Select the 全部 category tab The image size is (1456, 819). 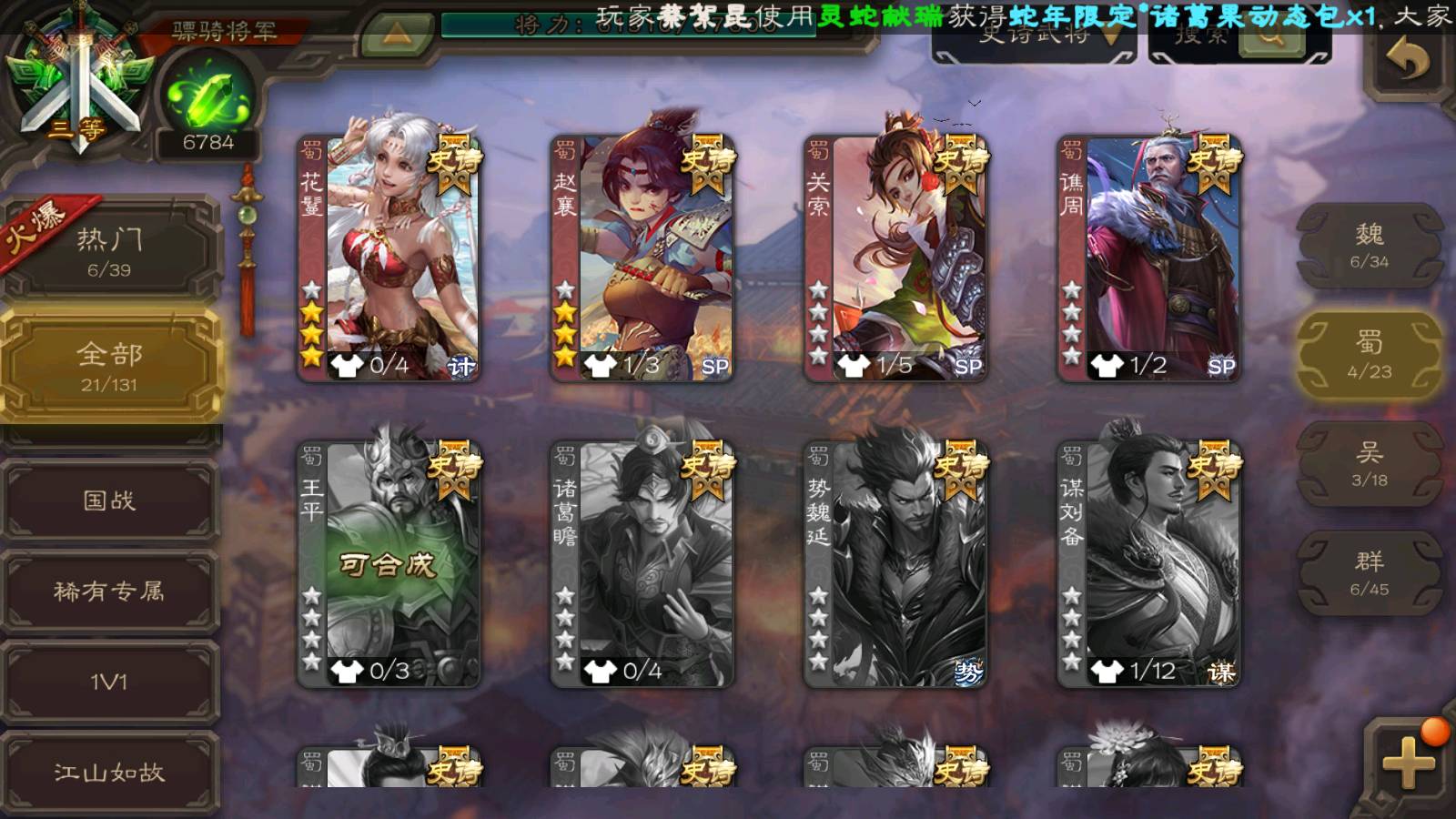point(109,366)
